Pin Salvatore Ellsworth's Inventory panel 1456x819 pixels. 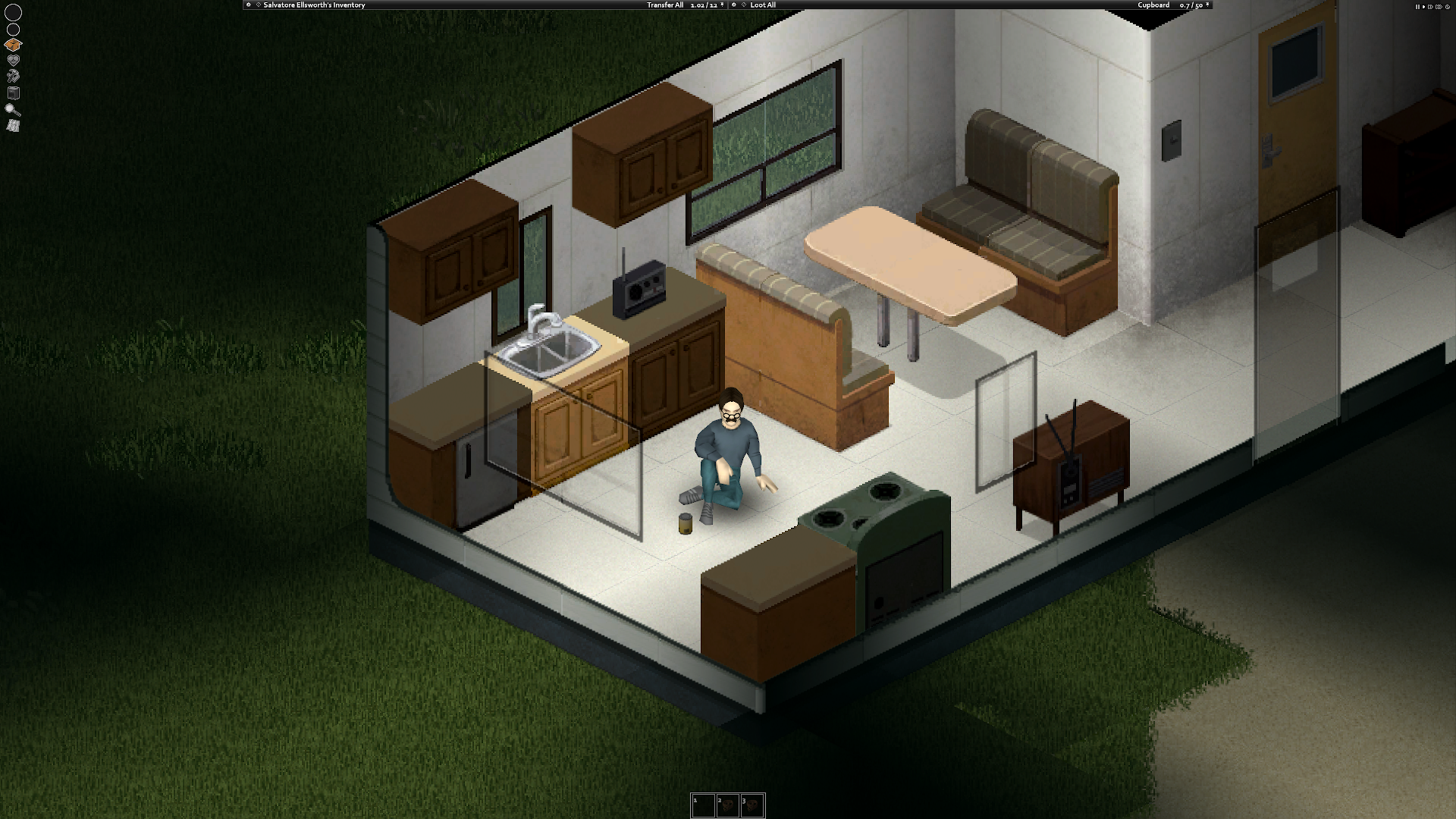click(x=248, y=5)
